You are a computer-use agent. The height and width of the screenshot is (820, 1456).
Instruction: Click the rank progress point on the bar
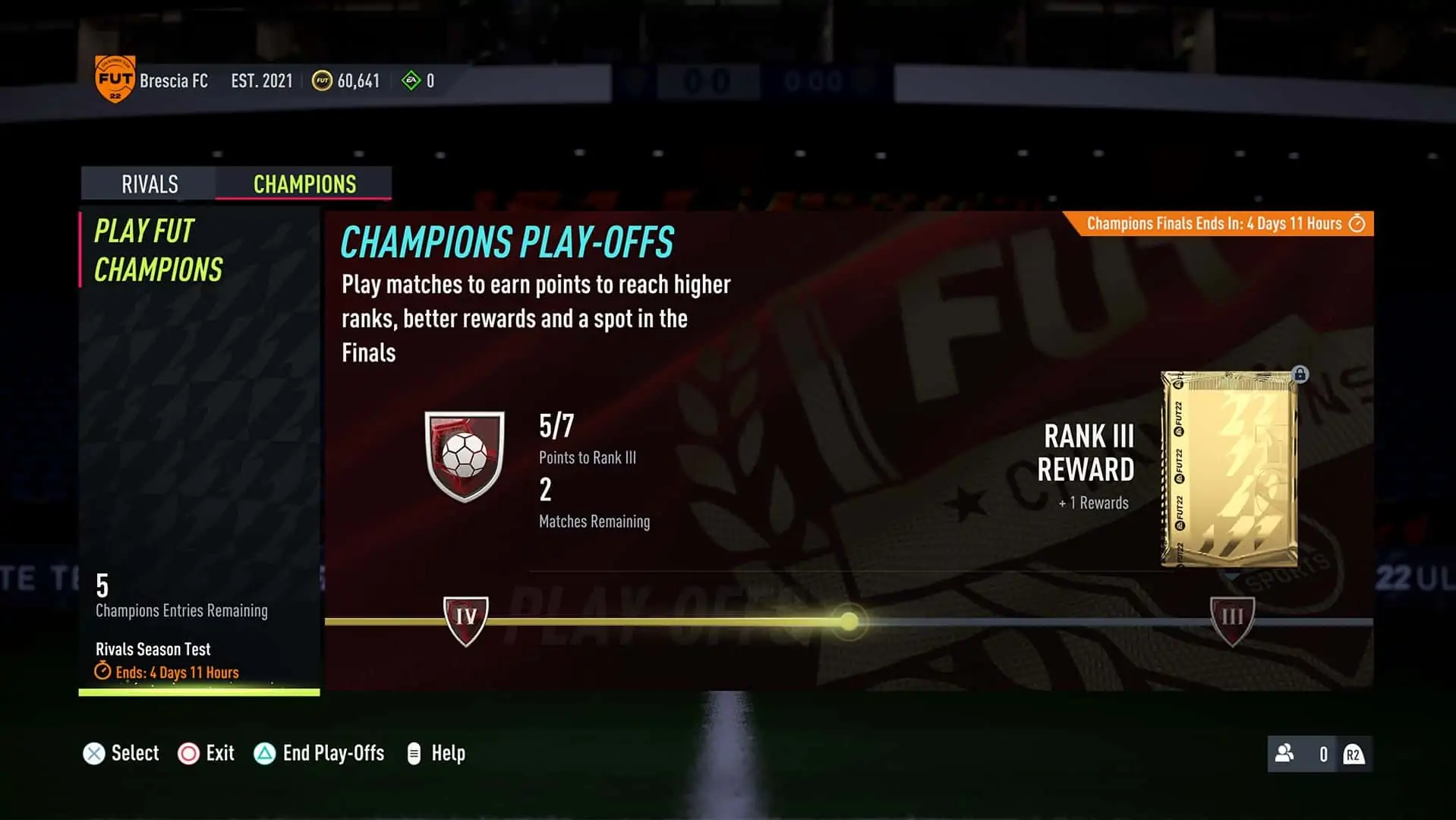click(849, 621)
